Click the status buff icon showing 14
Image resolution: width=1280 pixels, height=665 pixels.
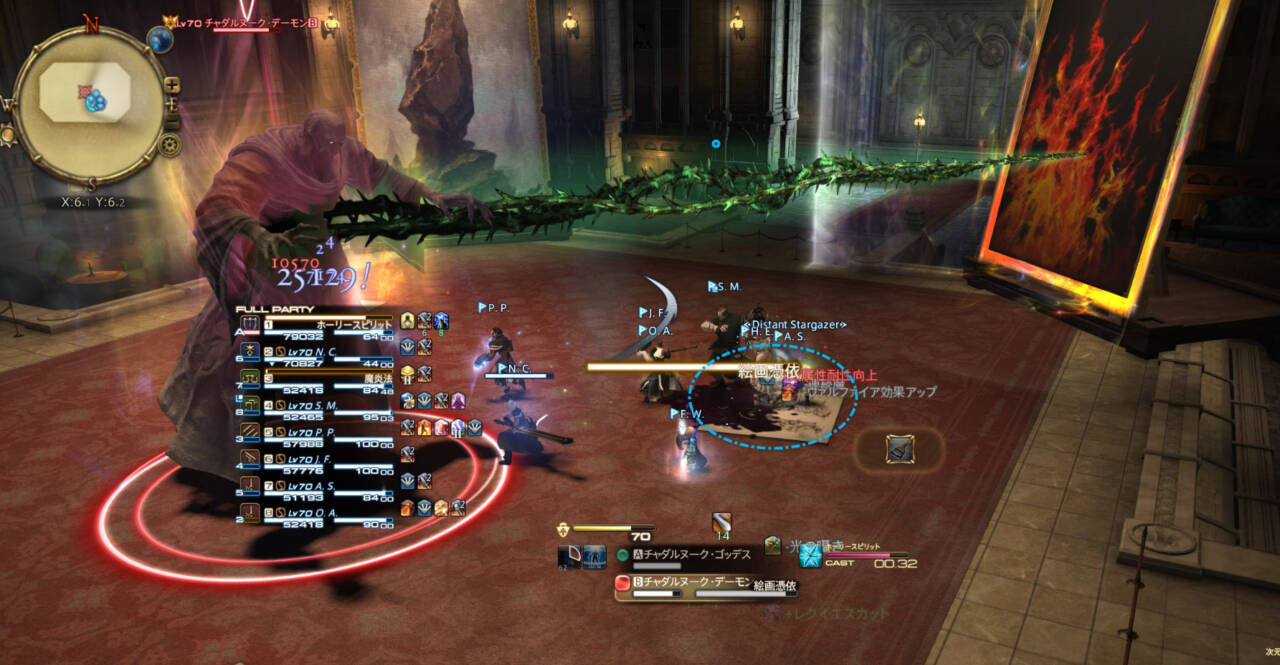[722, 522]
